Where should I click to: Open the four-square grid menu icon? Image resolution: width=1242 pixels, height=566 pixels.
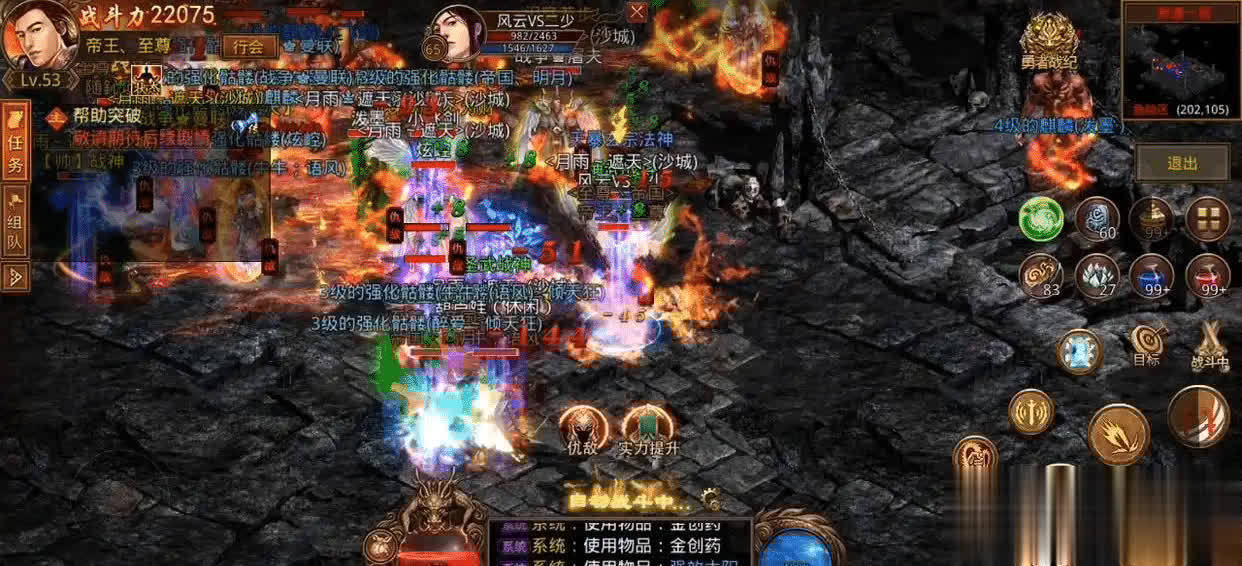click(x=1207, y=219)
